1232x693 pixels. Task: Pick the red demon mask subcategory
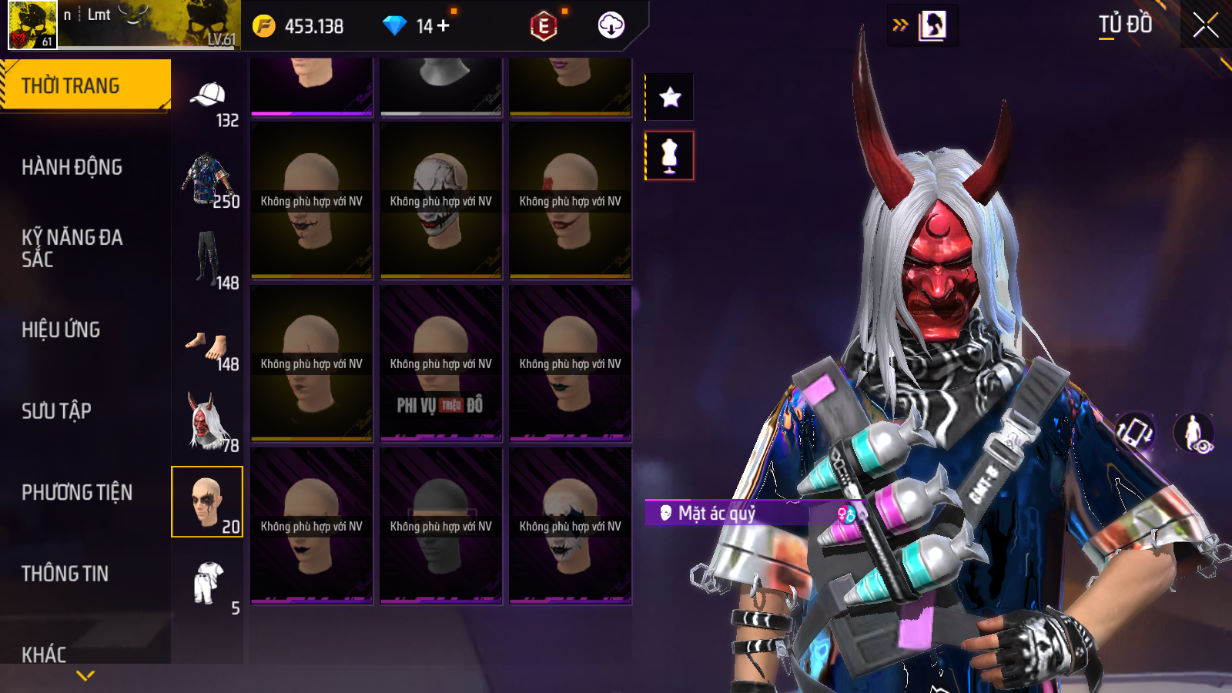click(207, 421)
